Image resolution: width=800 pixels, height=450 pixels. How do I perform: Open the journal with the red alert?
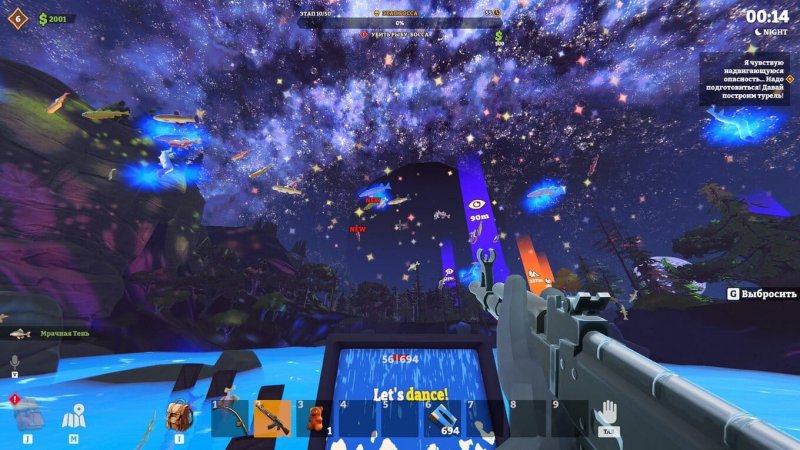tap(27, 414)
